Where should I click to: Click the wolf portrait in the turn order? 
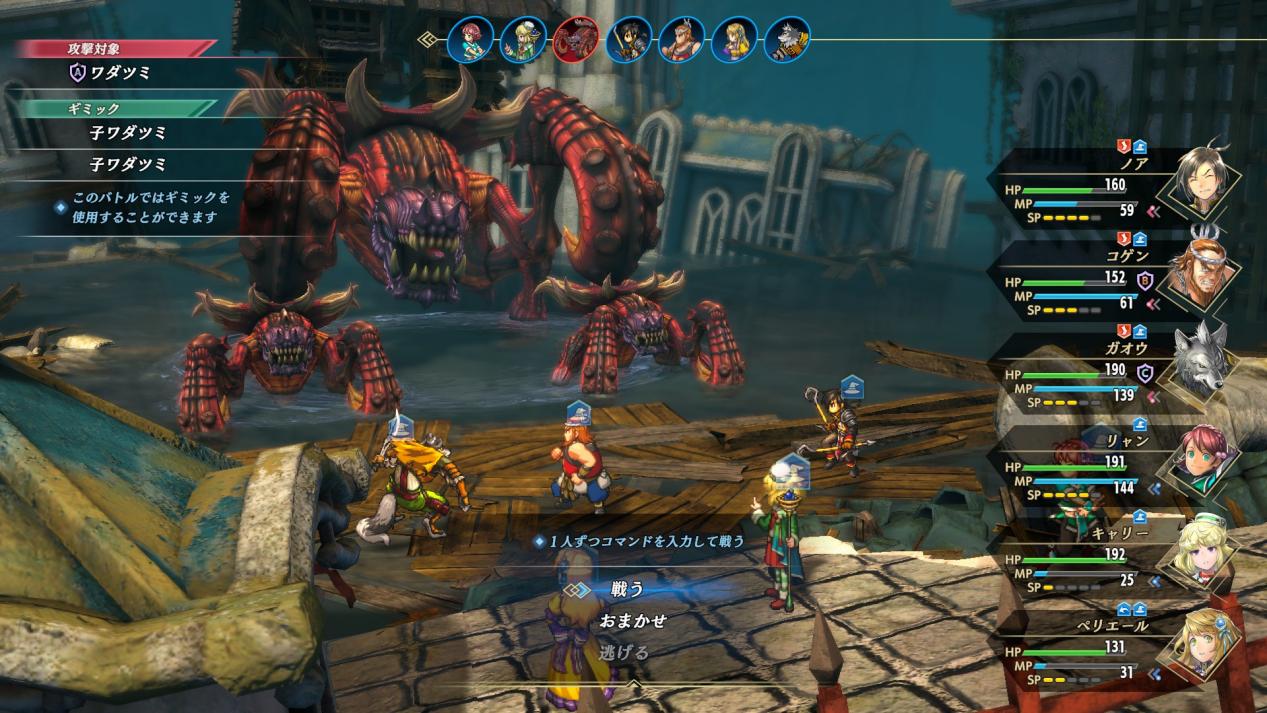[x=786, y=40]
